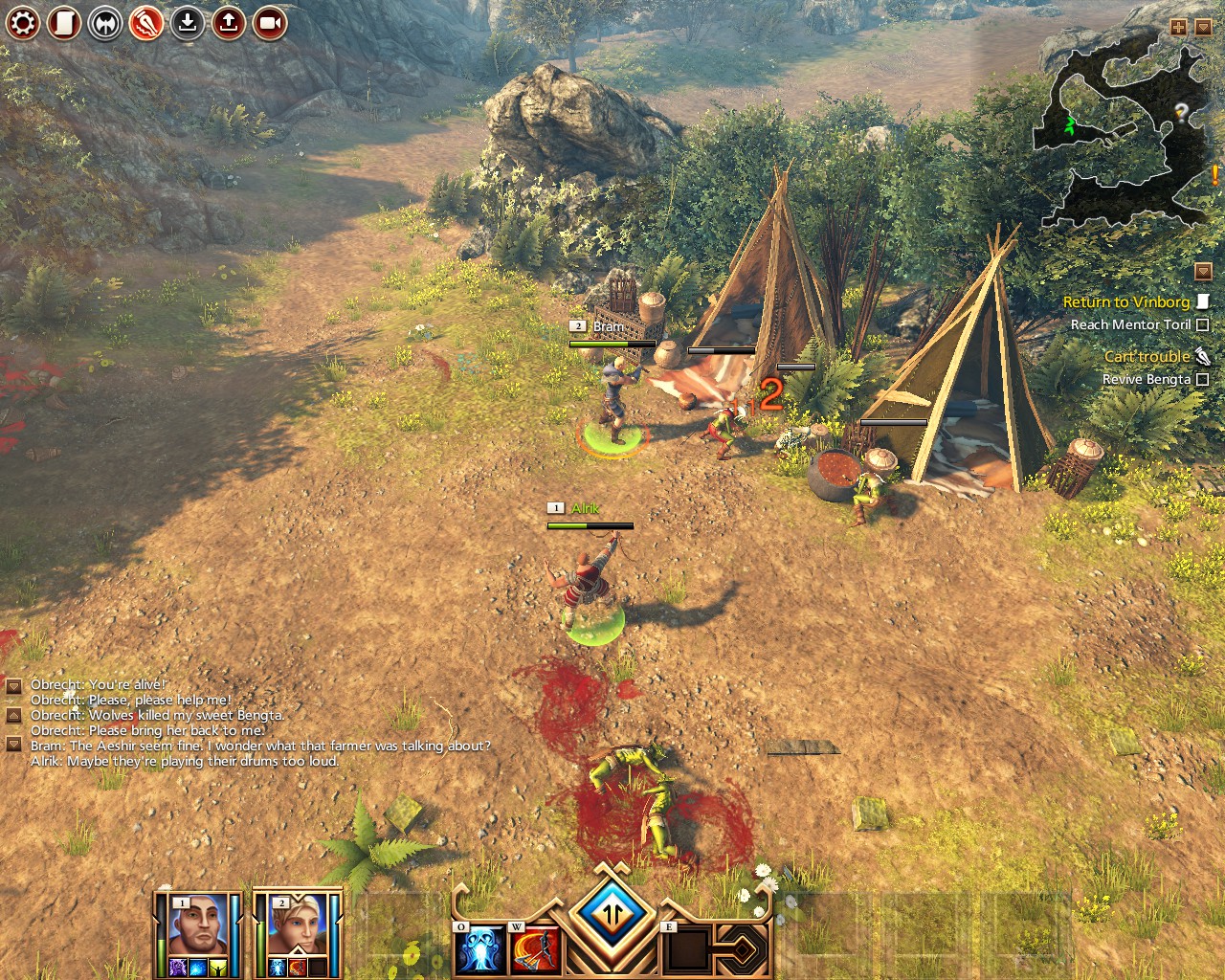Image resolution: width=1225 pixels, height=980 pixels.
Task: Select Bram's blond hero portrait
Action: pyautogui.click(x=295, y=927)
